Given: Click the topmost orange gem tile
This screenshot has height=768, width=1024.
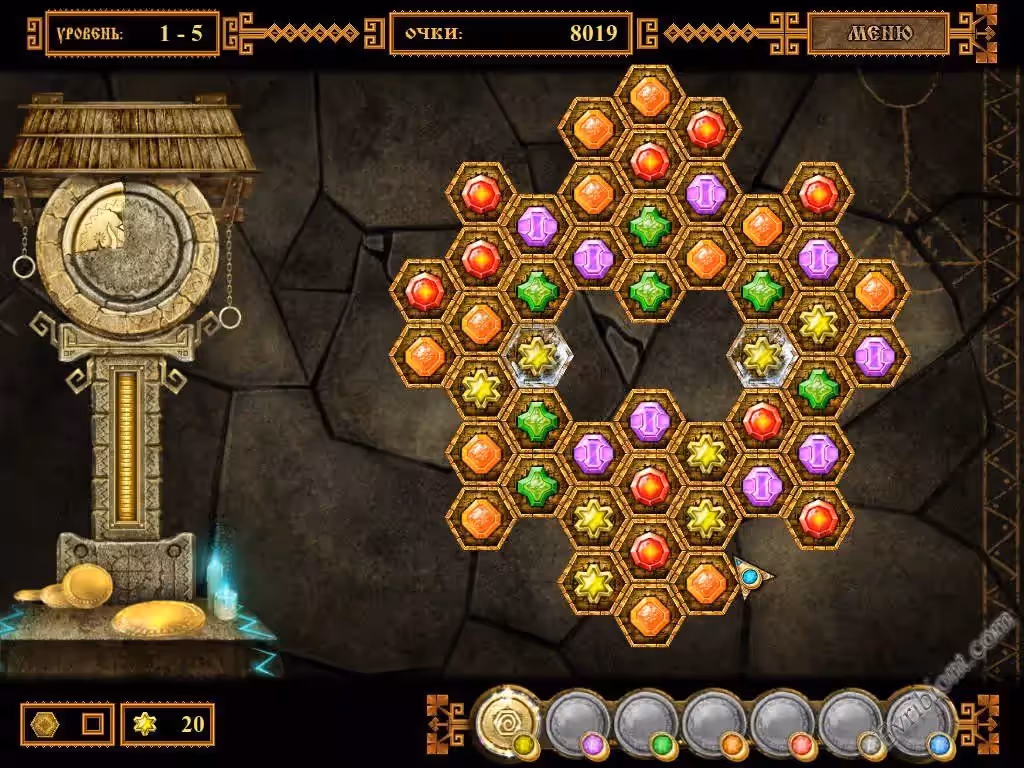Looking at the screenshot, I should point(650,96).
